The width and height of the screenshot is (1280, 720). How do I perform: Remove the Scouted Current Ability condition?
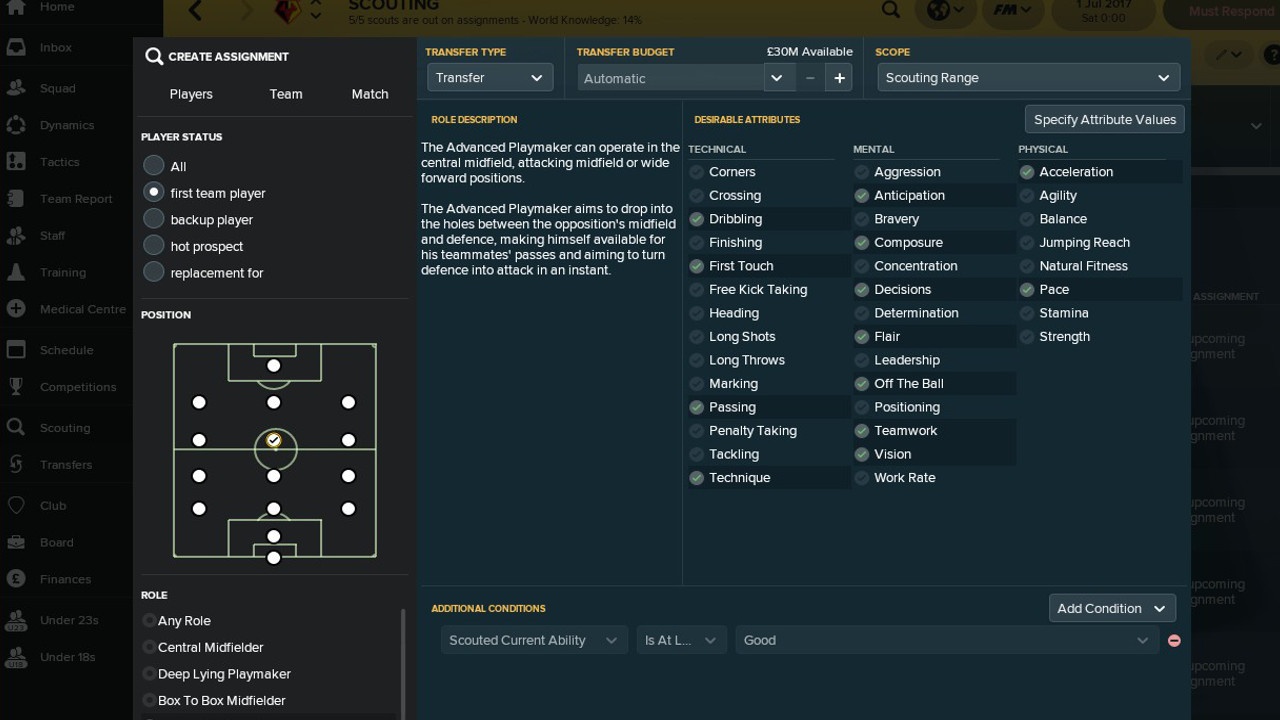[x=1174, y=640]
